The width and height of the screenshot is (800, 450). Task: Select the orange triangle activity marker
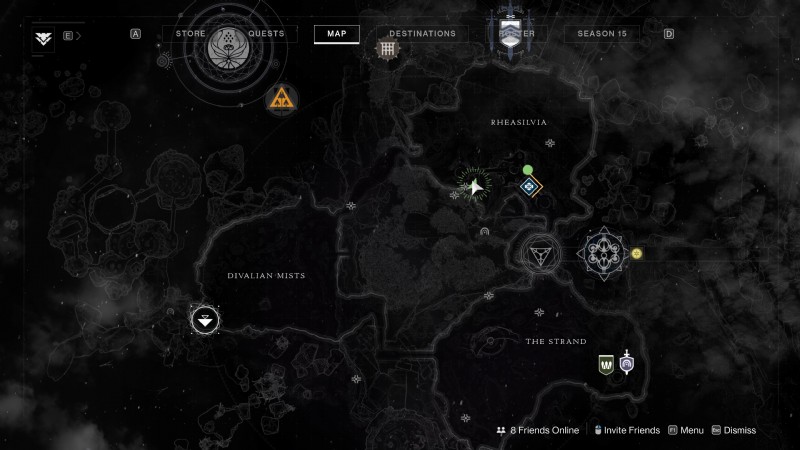tap(280, 98)
